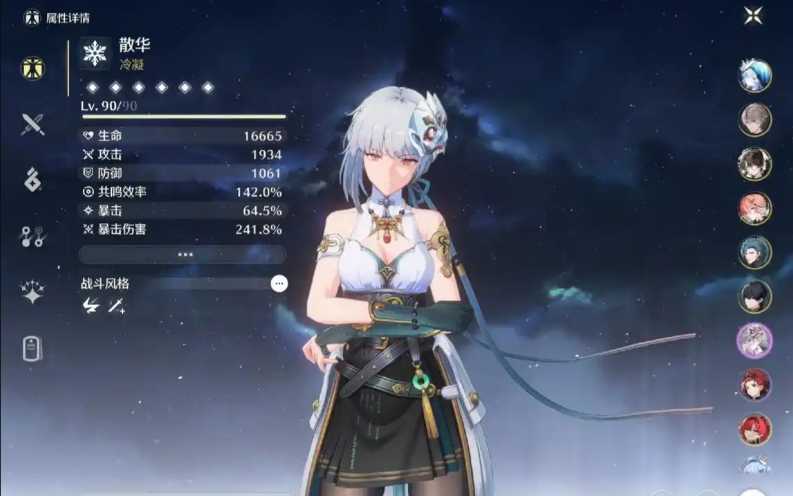Switch to the crossed swords weapon tab
793x496 pixels.
click(x=33, y=124)
